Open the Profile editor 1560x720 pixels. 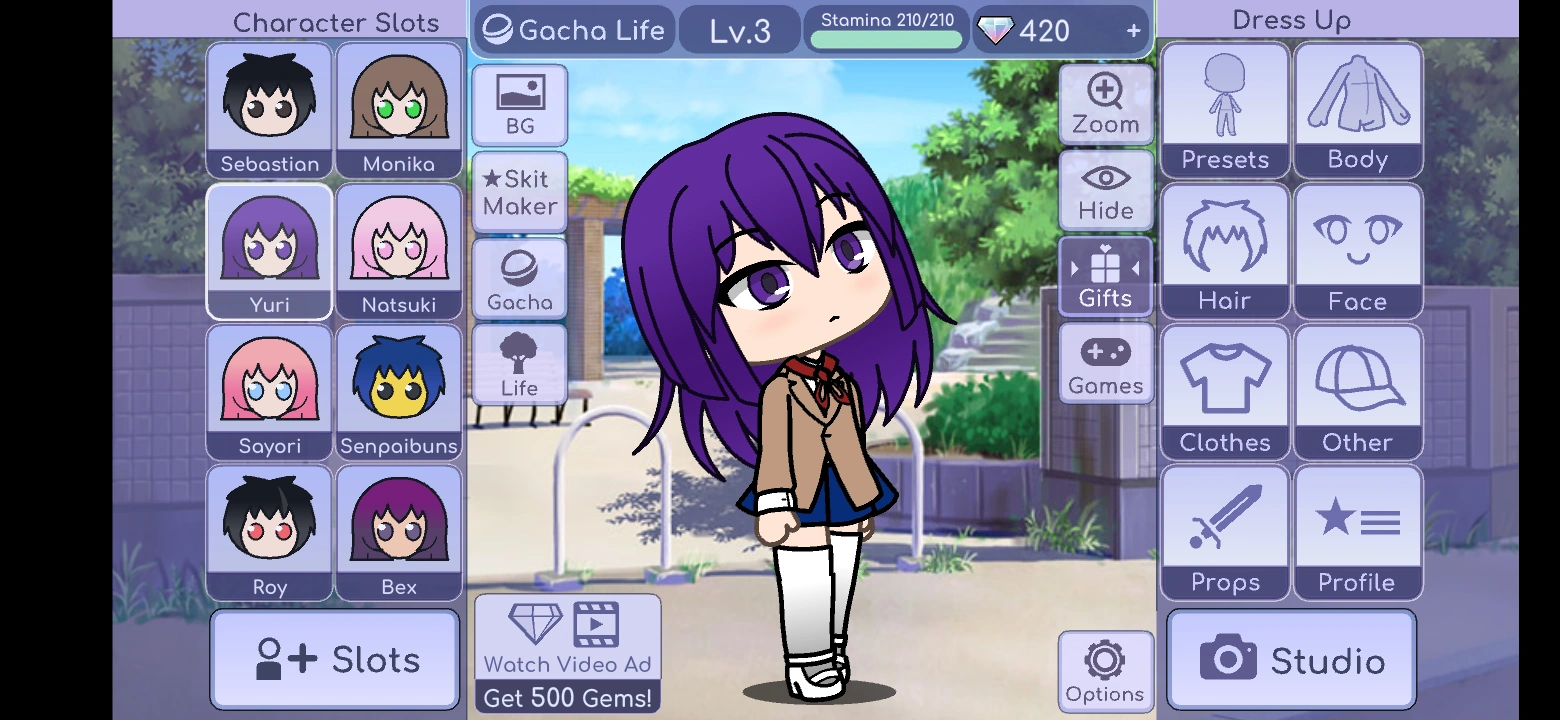pos(1357,532)
